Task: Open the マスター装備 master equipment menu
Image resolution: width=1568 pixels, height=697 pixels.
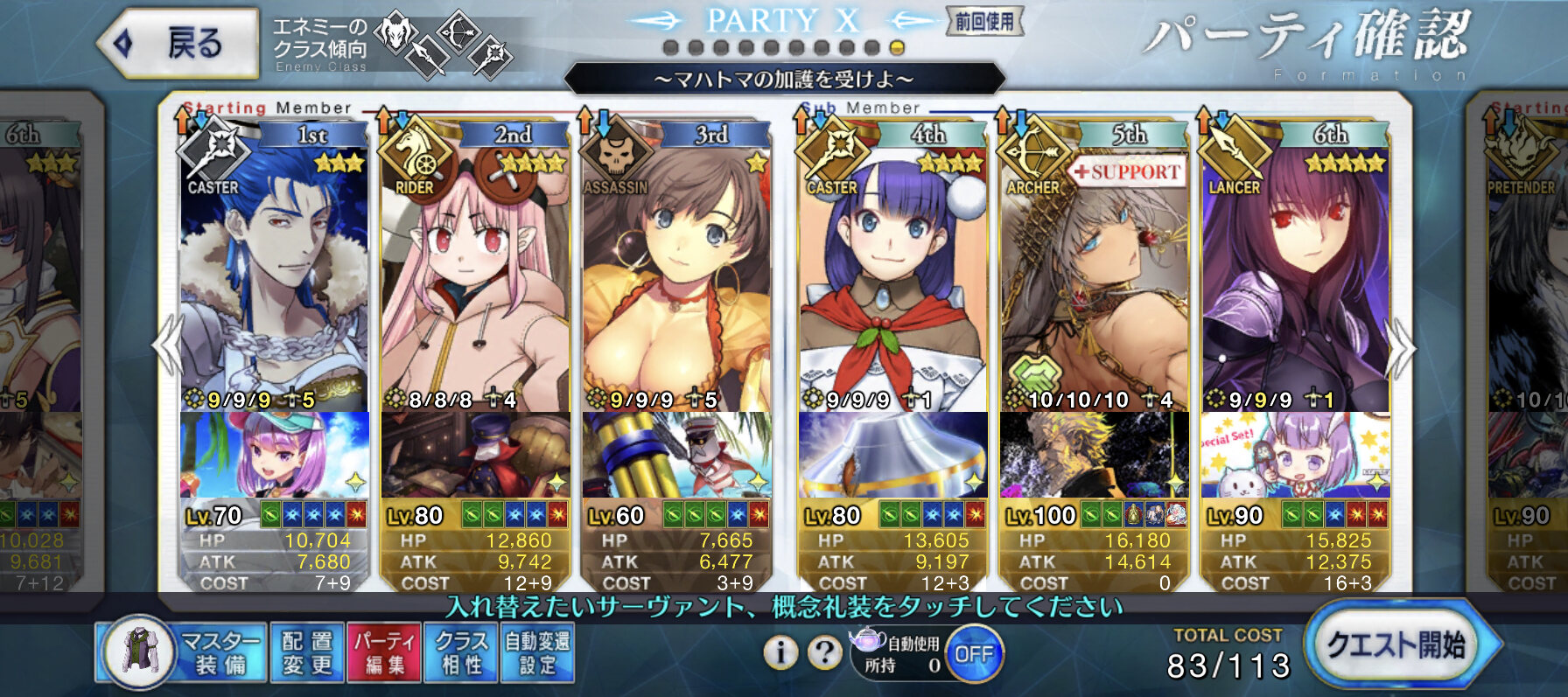Action: coord(181,652)
